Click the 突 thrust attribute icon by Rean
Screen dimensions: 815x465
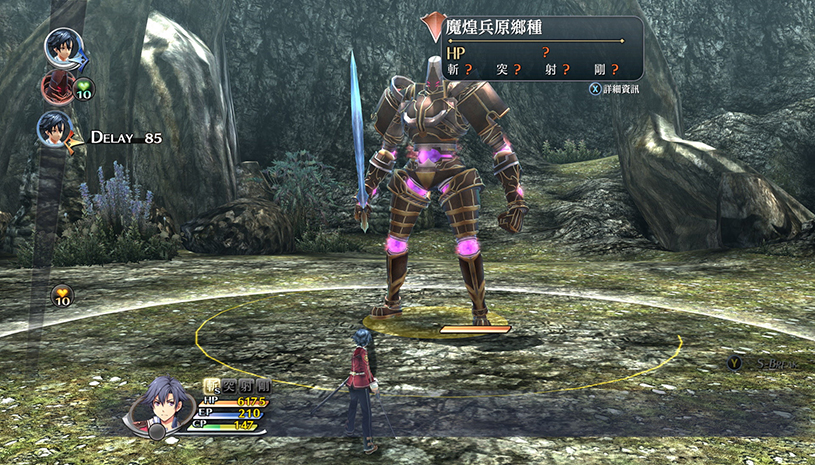pos(229,384)
